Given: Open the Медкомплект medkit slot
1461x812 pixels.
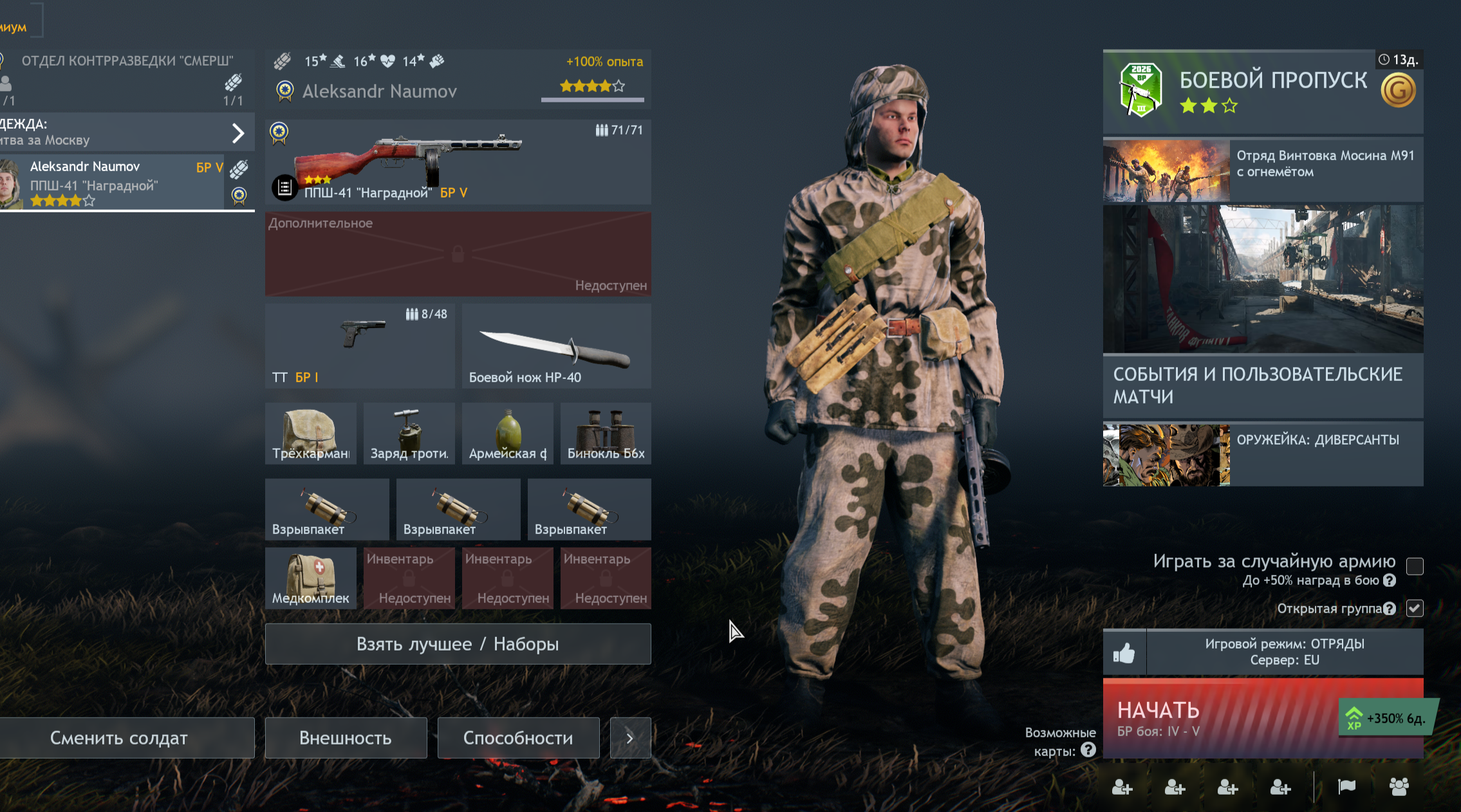Looking at the screenshot, I should (x=311, y=578).
